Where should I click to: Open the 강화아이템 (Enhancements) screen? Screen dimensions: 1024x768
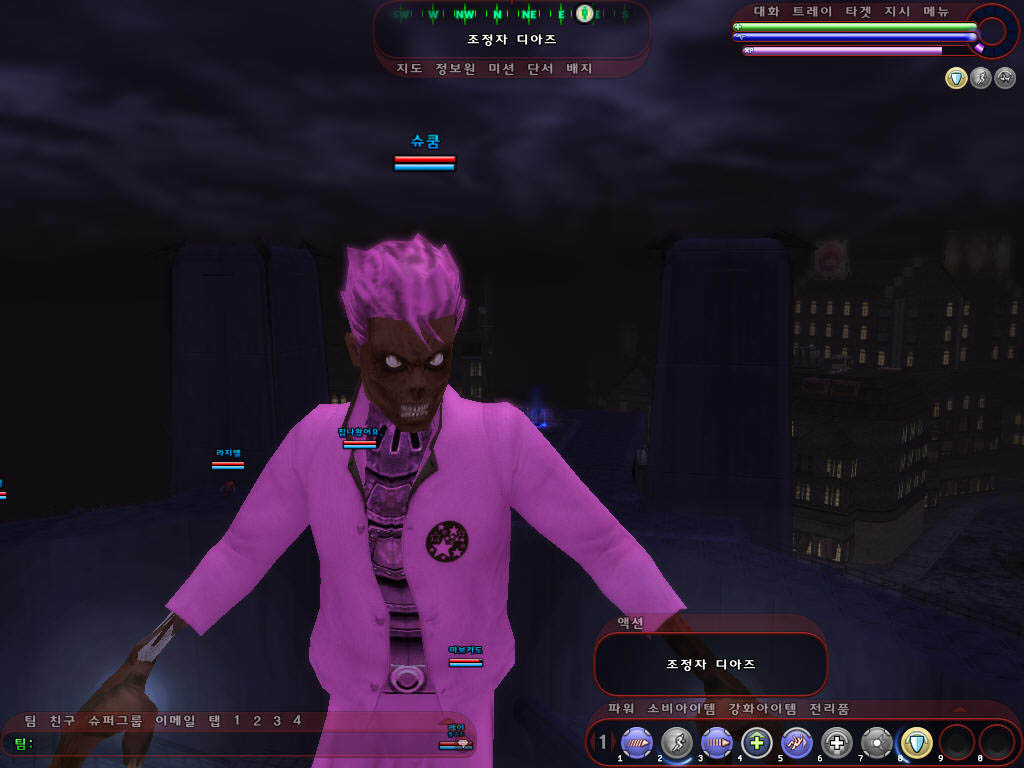[x=762, y=709]
